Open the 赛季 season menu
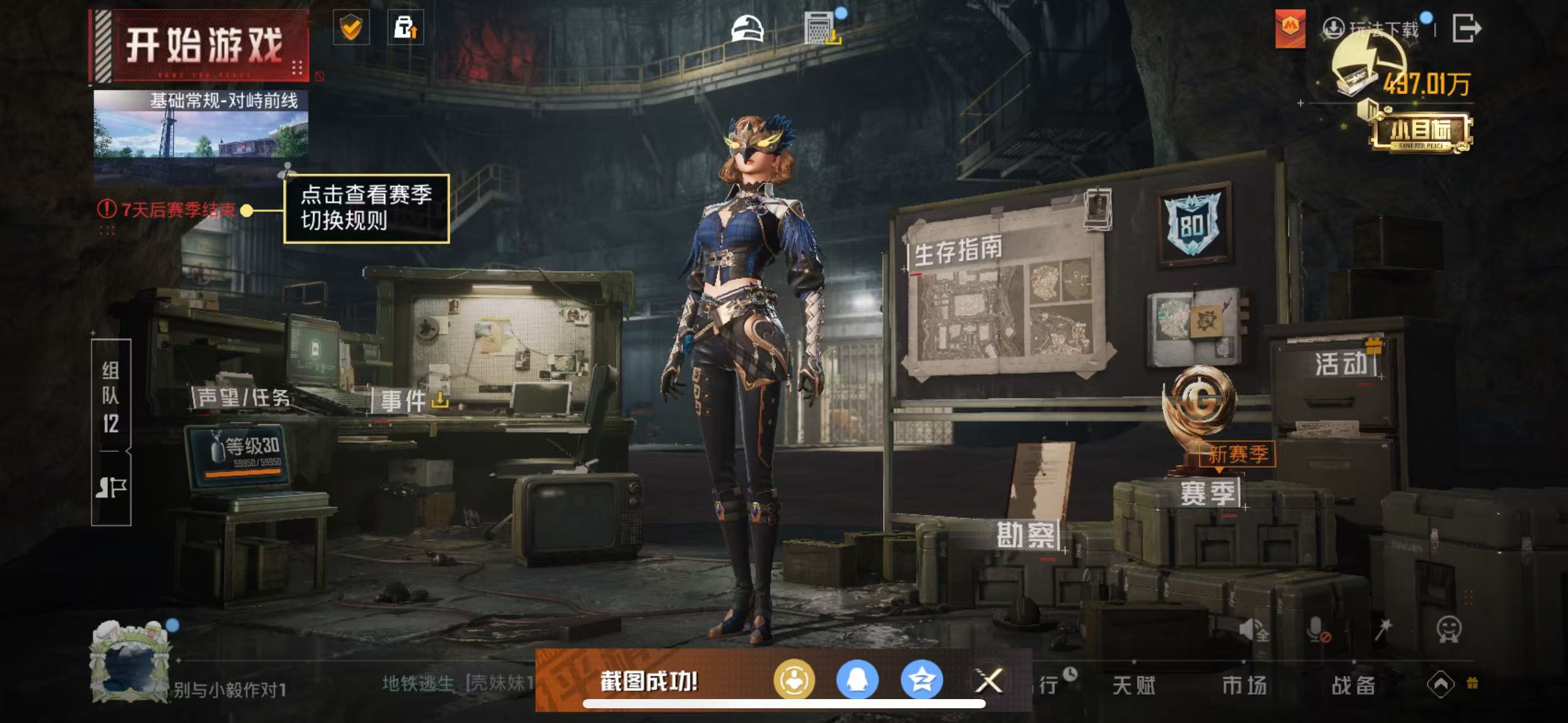Image resolution: width=1568 pixels, height=723 pixels. pos(1208,494)
